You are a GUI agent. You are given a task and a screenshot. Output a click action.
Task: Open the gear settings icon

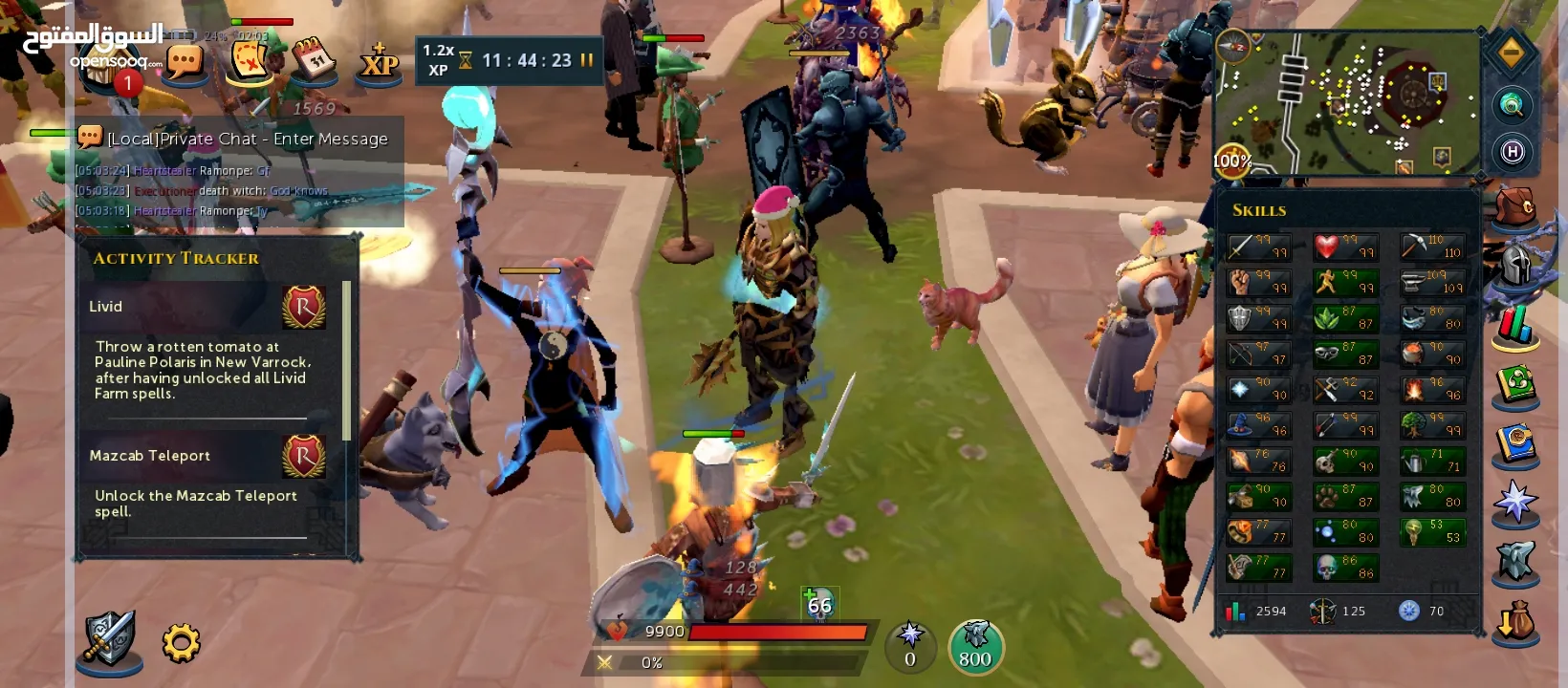point(181,643)
